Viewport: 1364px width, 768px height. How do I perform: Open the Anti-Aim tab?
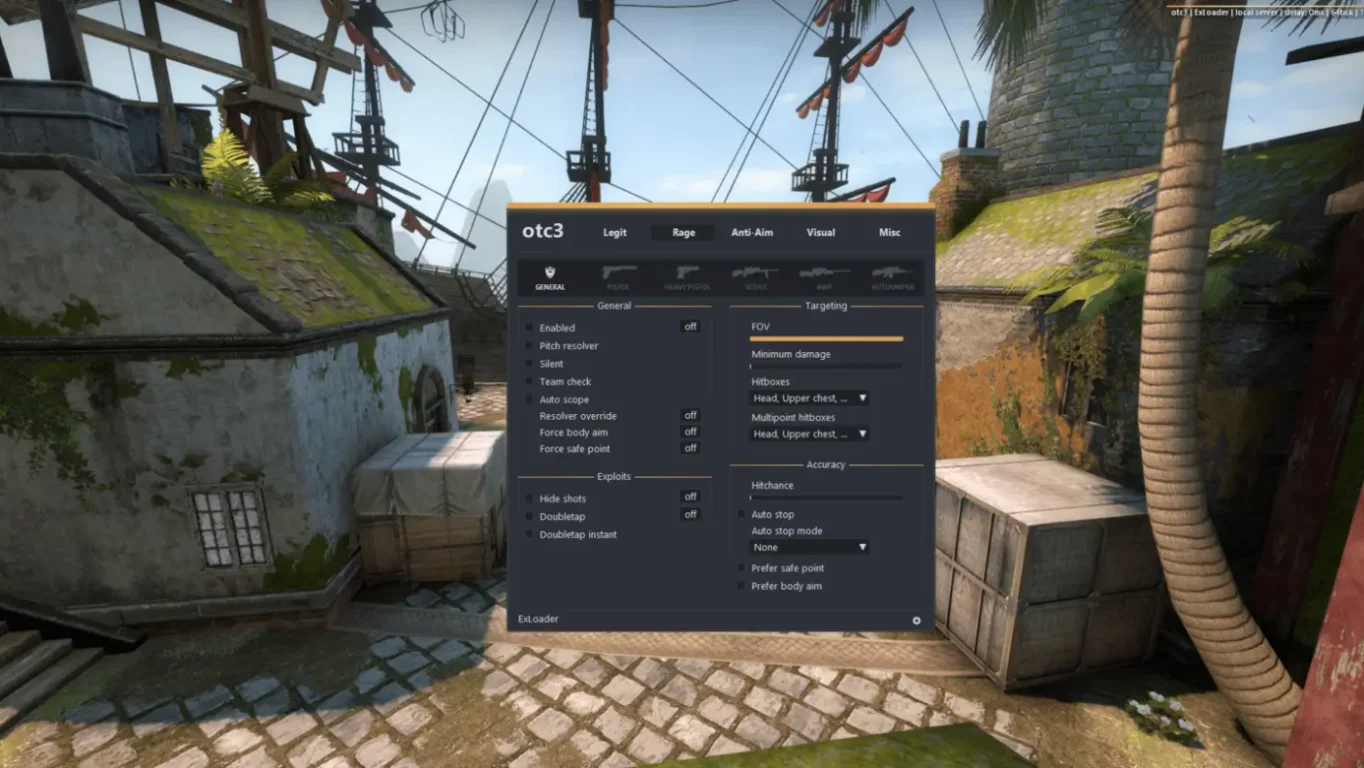pos(752,233)
